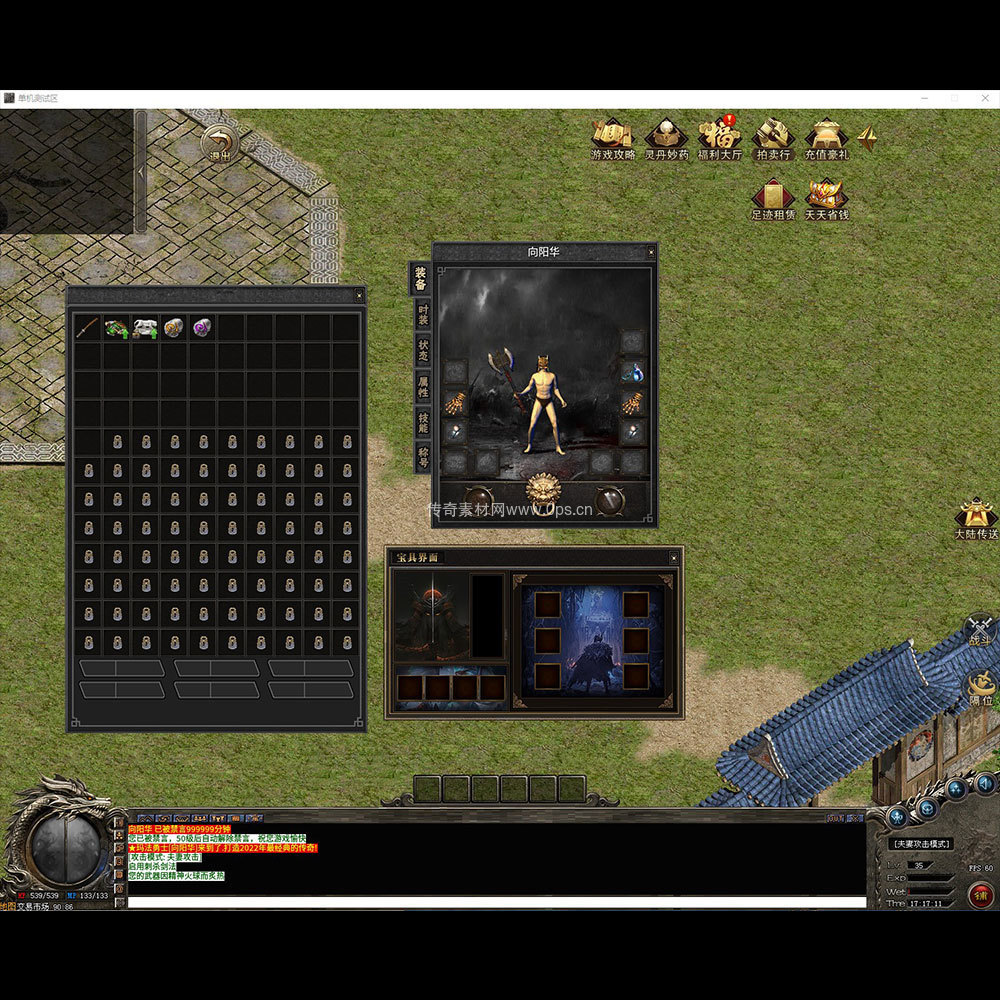The height and width of the screenshot is (1000, 1000).
Task: Open the 大陆传送 continent teleport icon
Action: (x=975, y=518)
